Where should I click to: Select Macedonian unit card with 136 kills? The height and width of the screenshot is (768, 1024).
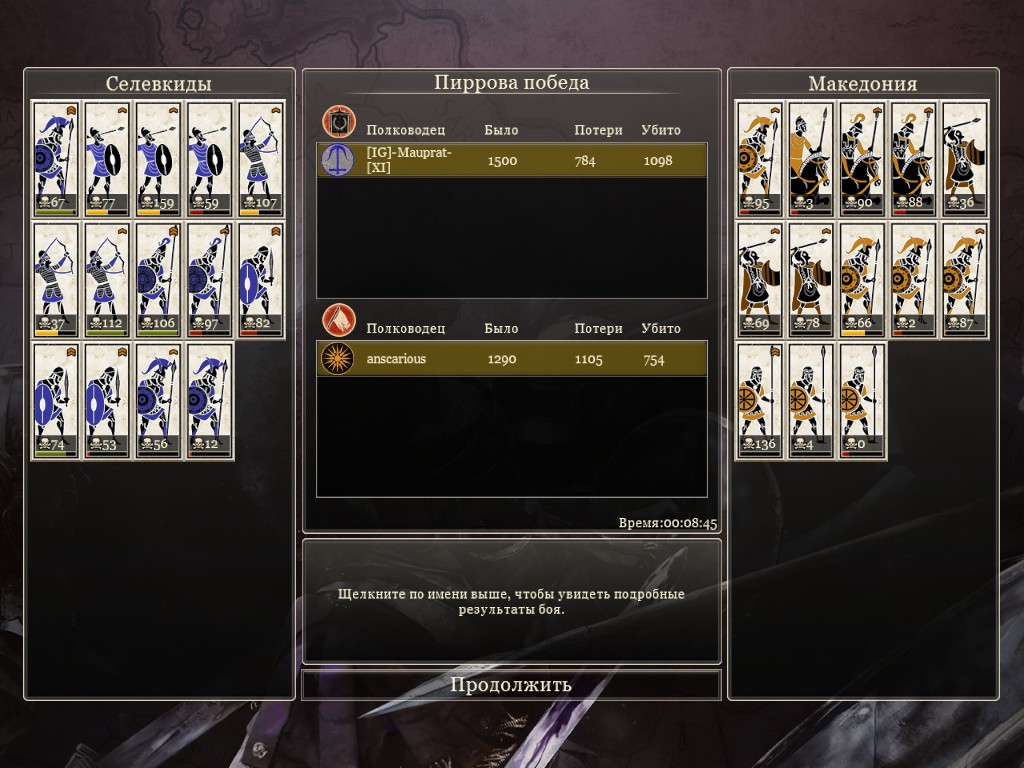[x=761, y=400]
